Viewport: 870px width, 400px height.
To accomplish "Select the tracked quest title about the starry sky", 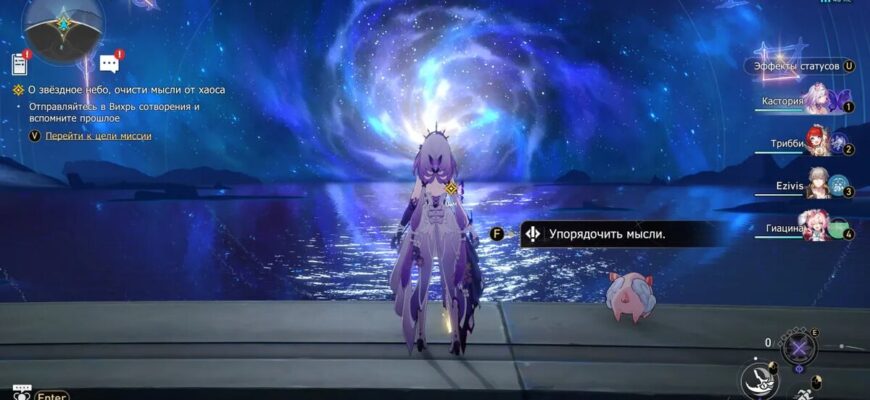I will (x=126, y=89).
